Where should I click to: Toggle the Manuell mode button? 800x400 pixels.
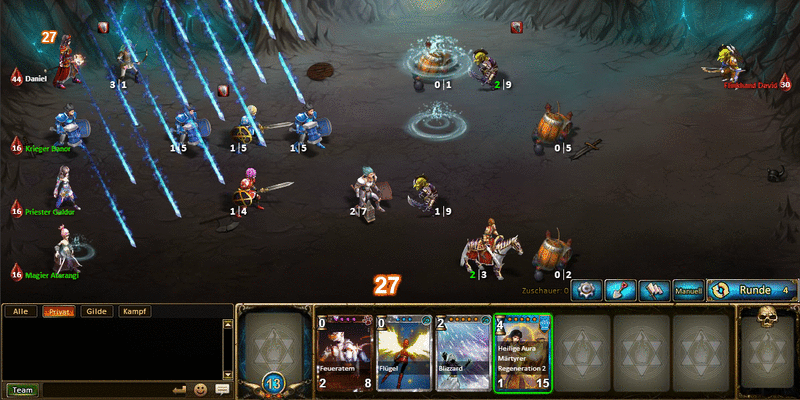click(x=687, y=290)
